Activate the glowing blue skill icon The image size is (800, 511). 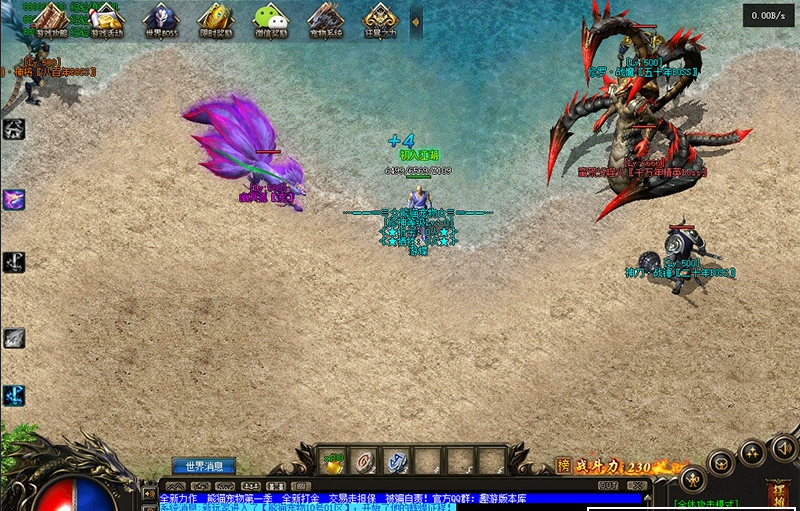(14, 395)
